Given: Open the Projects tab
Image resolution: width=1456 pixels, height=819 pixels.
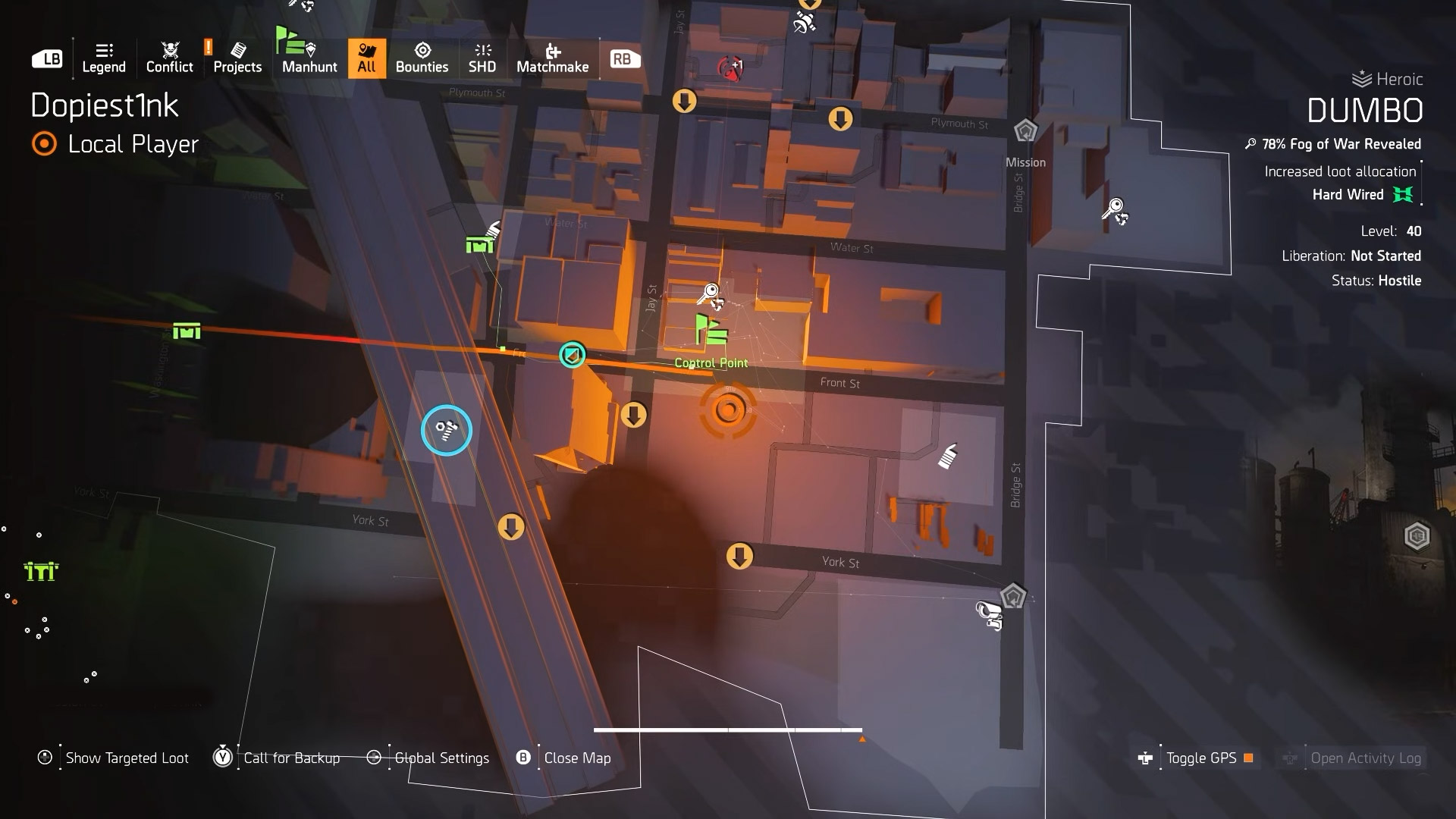Looking at the screenshot, I should [x=237, y=58].
